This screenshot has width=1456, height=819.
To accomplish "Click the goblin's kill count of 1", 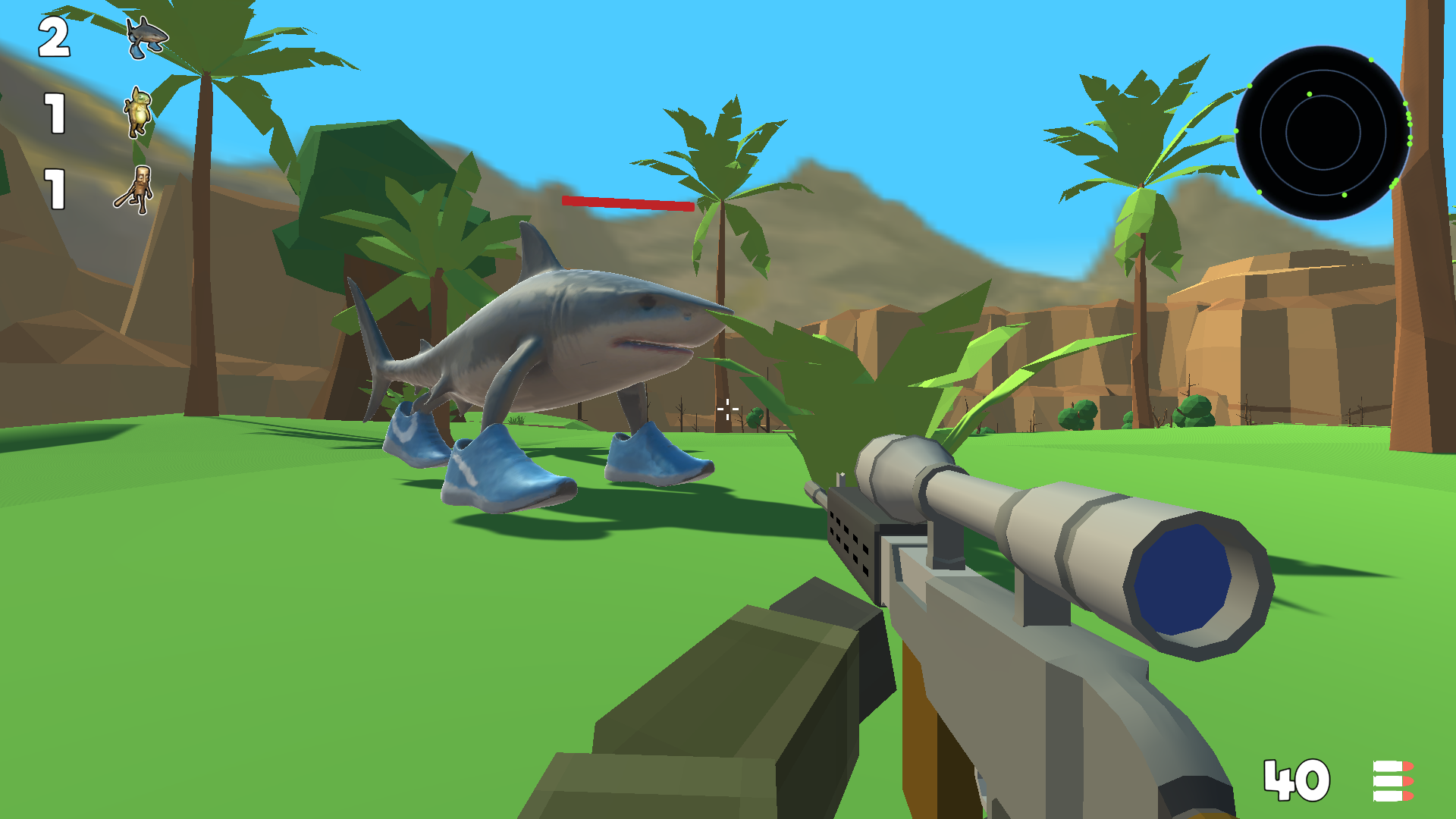I will tap(53, 114).
